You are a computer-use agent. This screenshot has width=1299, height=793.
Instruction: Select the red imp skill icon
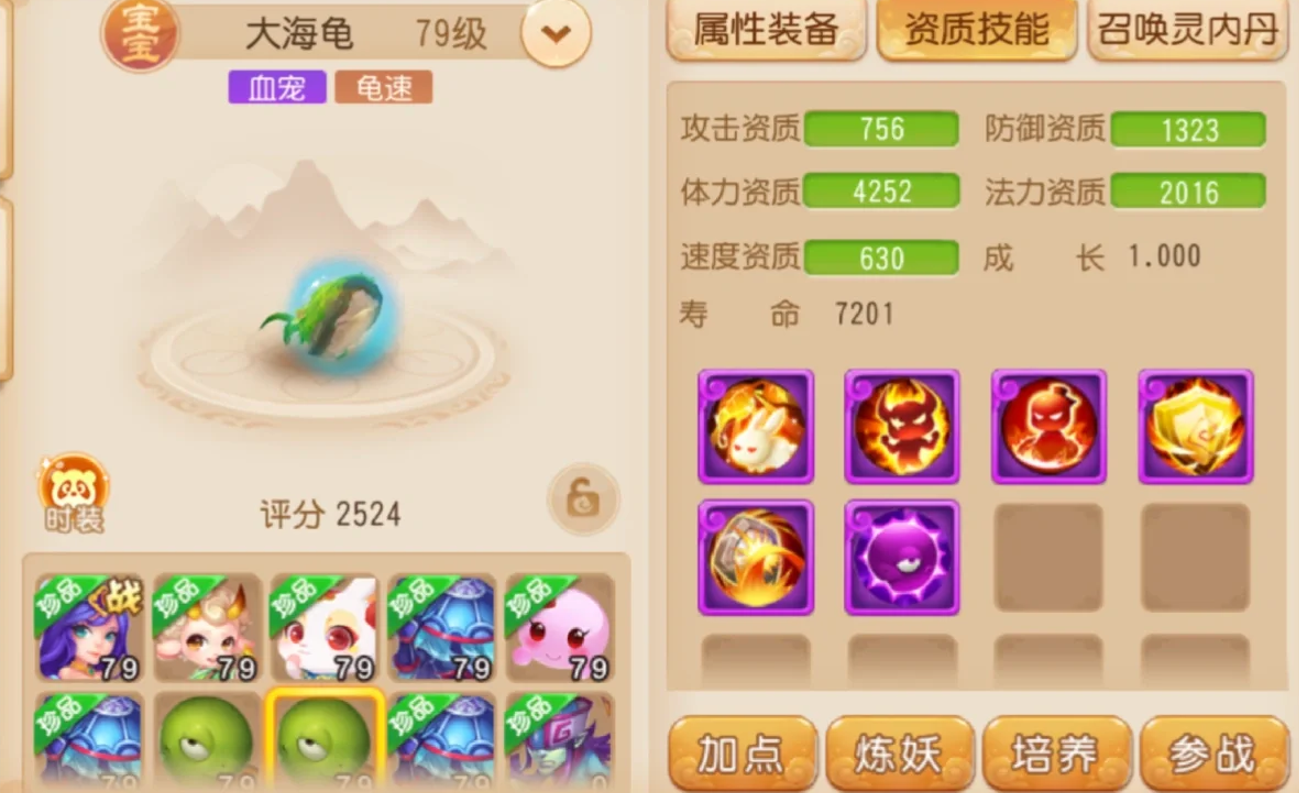1048,426
